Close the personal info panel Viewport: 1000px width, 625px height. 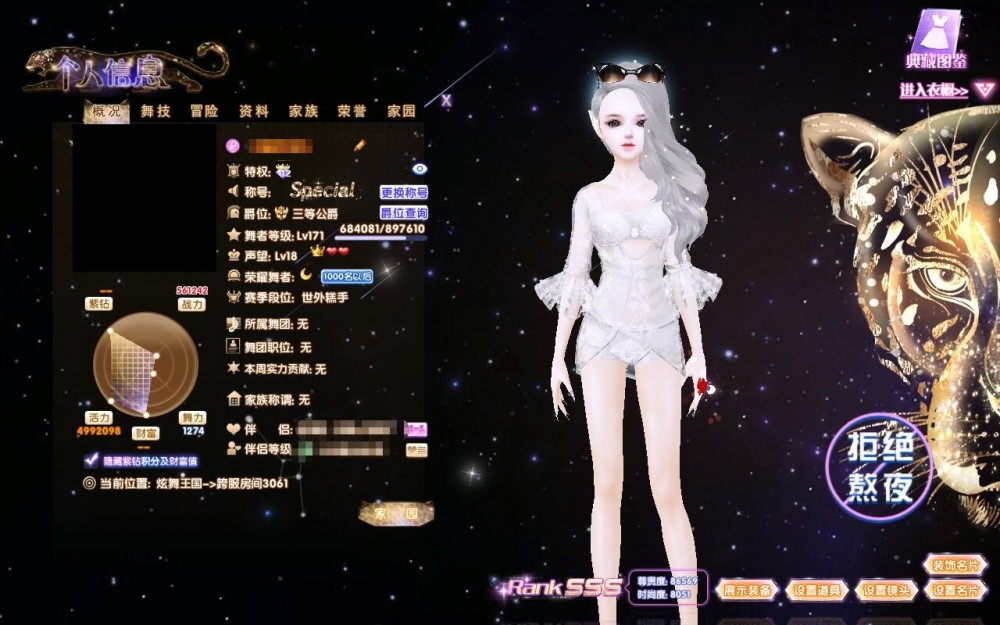tap(446, 100)
